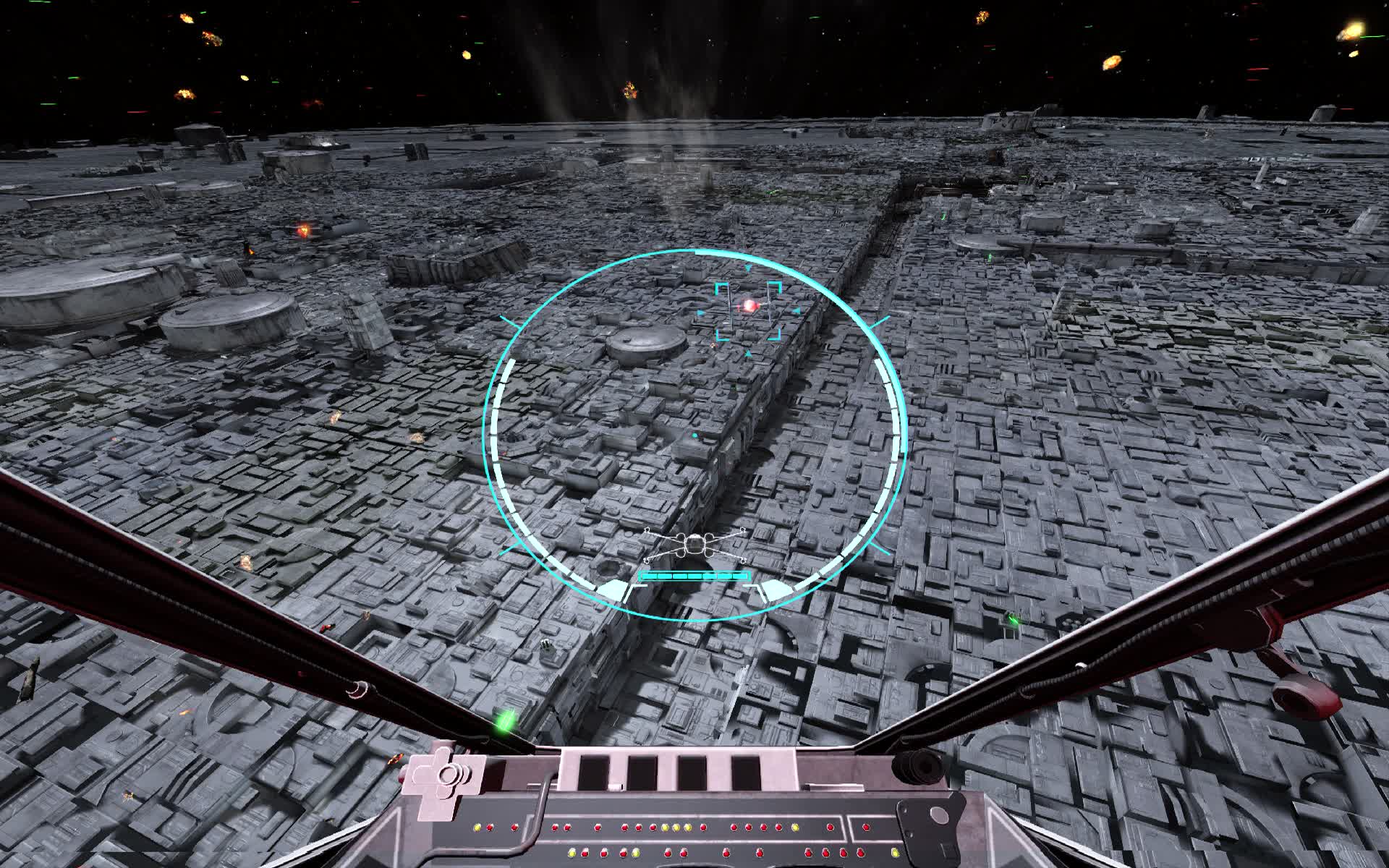
Task: Click the downward arrow below the target brackets
Action: point(747,354)
